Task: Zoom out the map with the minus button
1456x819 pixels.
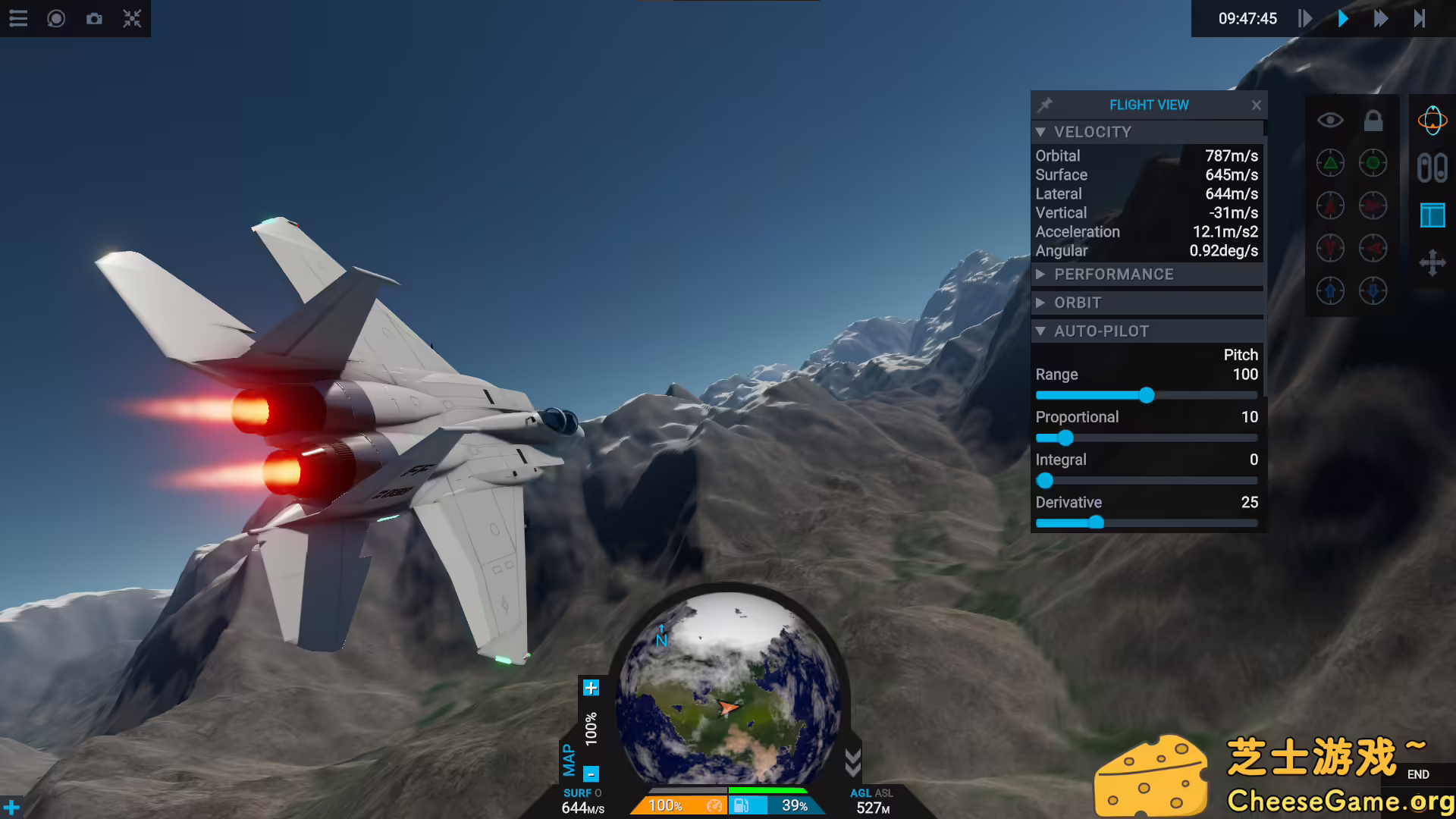Action: pos(591,774)
